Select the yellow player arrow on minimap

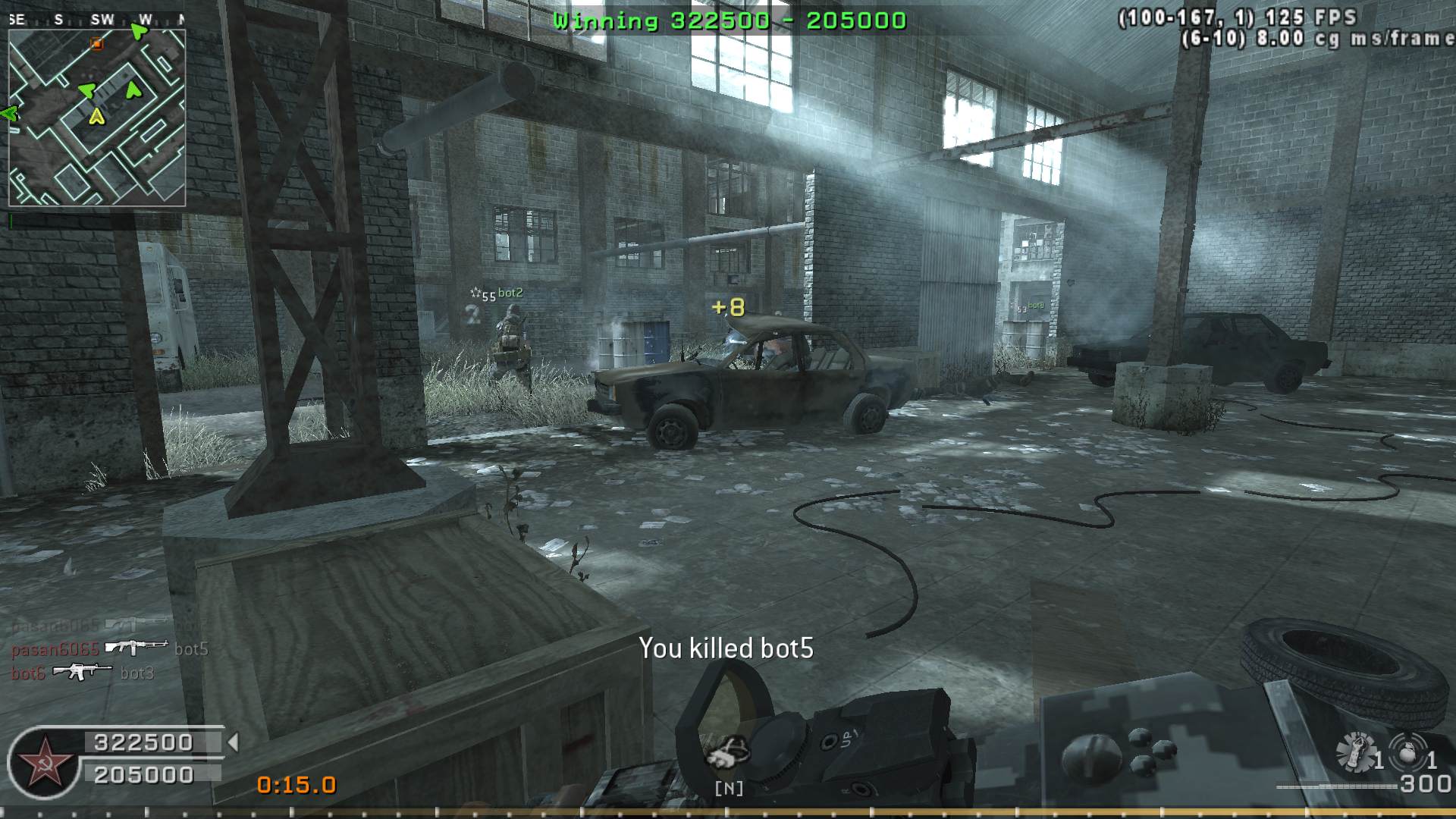[x=96, y=117]
